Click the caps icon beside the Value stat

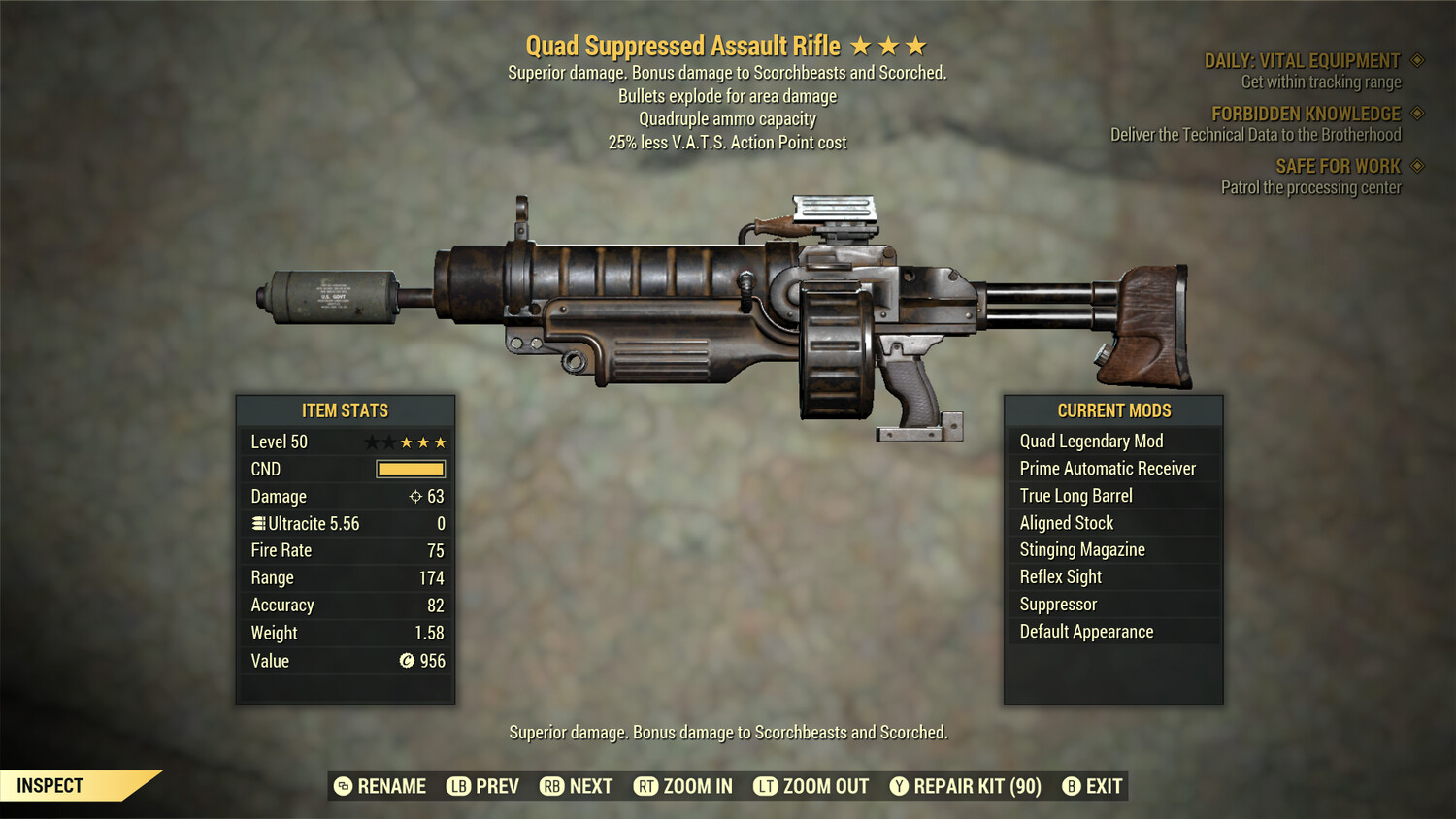(x=408, y=661)
